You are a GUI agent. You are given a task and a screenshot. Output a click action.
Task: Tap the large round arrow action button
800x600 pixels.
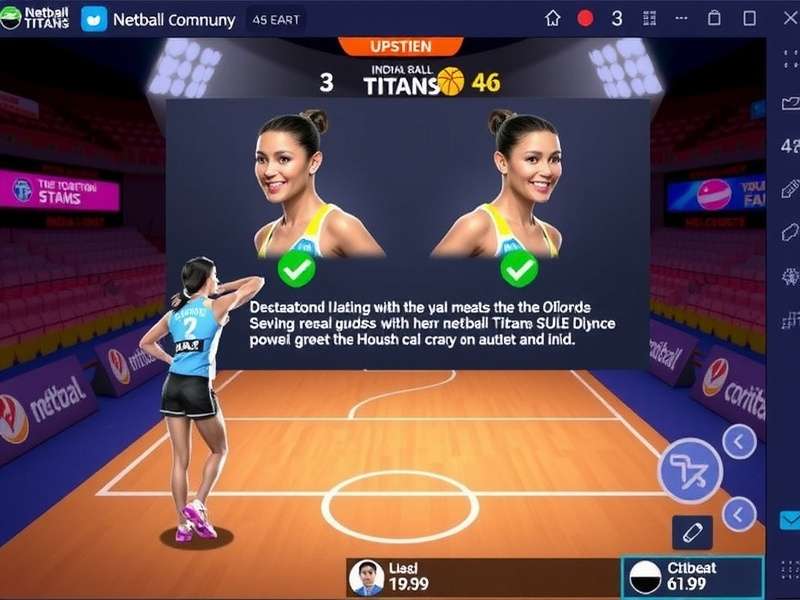point(689,470)
